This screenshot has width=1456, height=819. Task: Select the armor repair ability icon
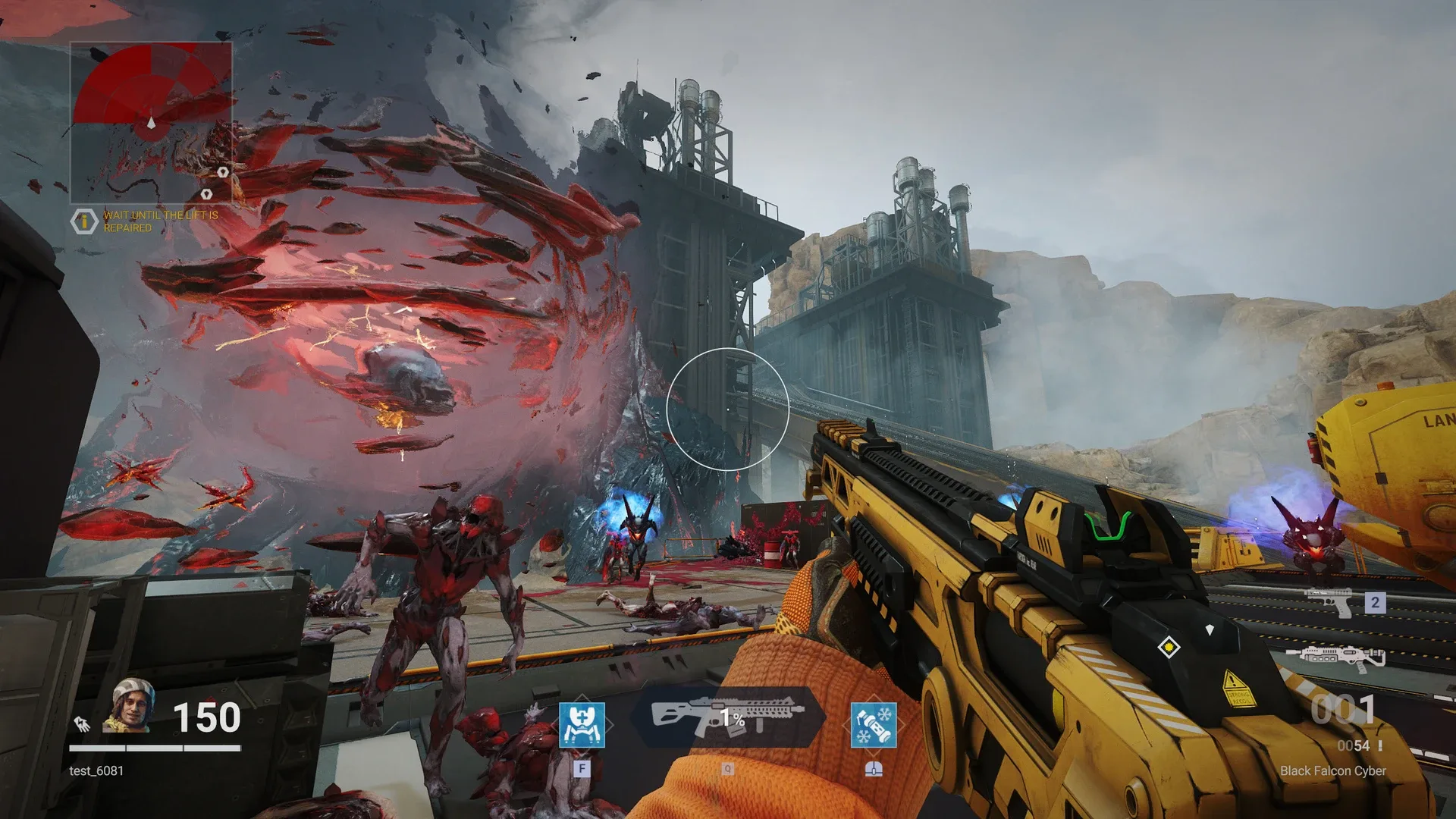[581, 725]
